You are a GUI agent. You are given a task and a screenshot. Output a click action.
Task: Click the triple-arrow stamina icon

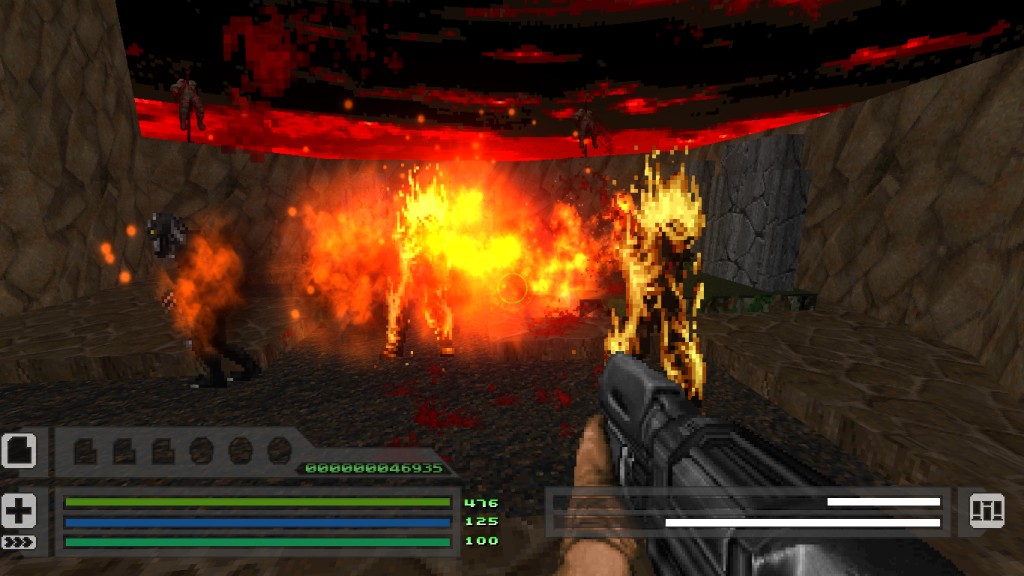point(18,542)
